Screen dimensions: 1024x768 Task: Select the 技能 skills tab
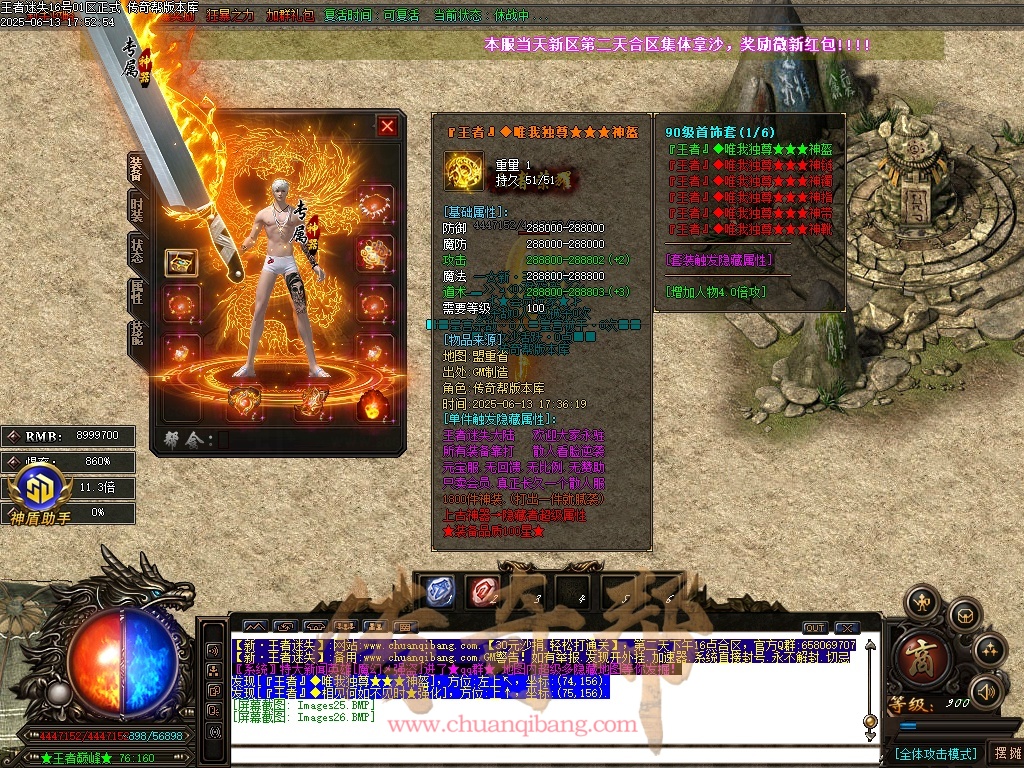point(137,339)
